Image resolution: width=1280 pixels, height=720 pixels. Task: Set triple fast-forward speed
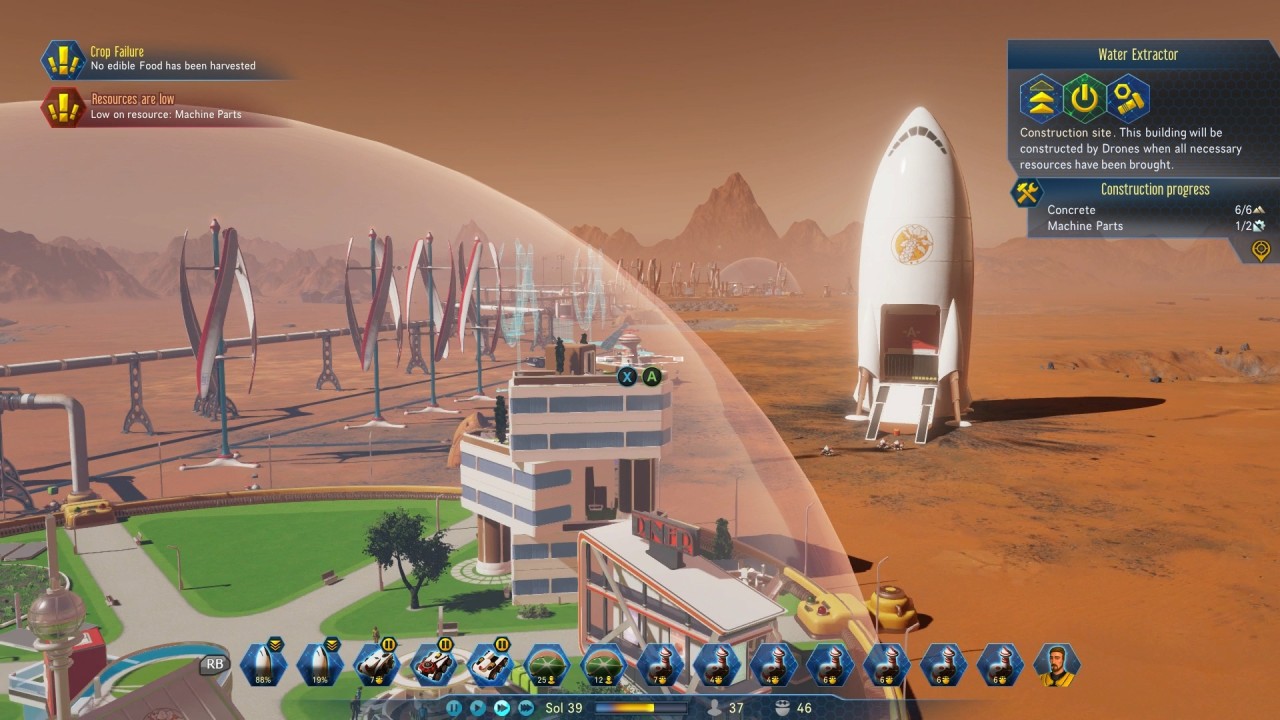[x=526, y=708]
